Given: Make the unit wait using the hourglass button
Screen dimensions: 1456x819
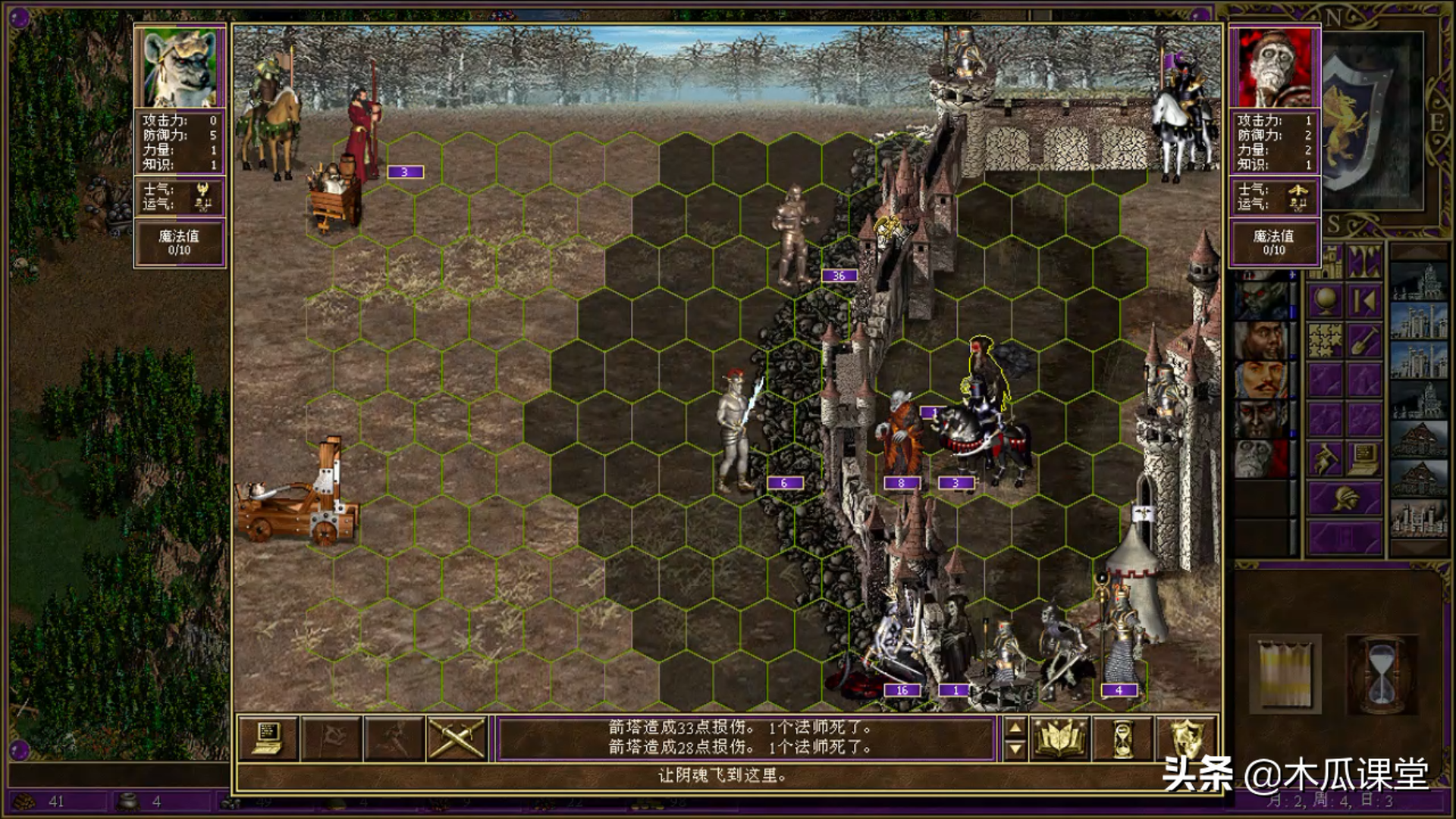Looking at the screenshot, I should [x=1122, y=738].
